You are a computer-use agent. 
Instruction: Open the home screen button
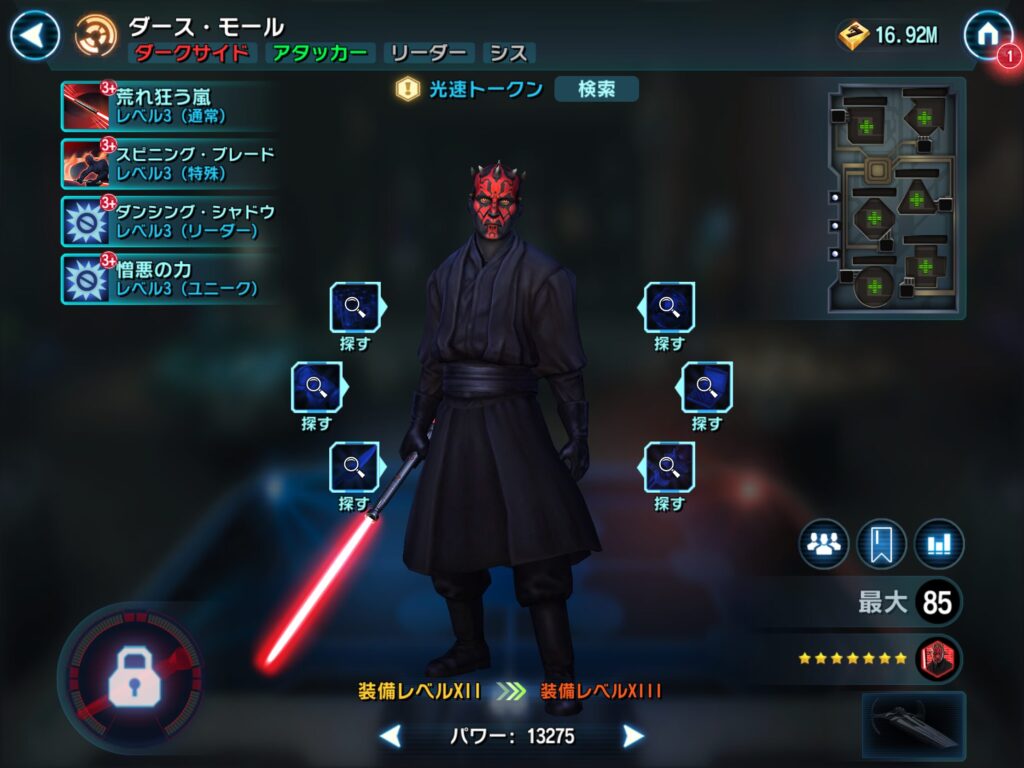pos(987,35)
